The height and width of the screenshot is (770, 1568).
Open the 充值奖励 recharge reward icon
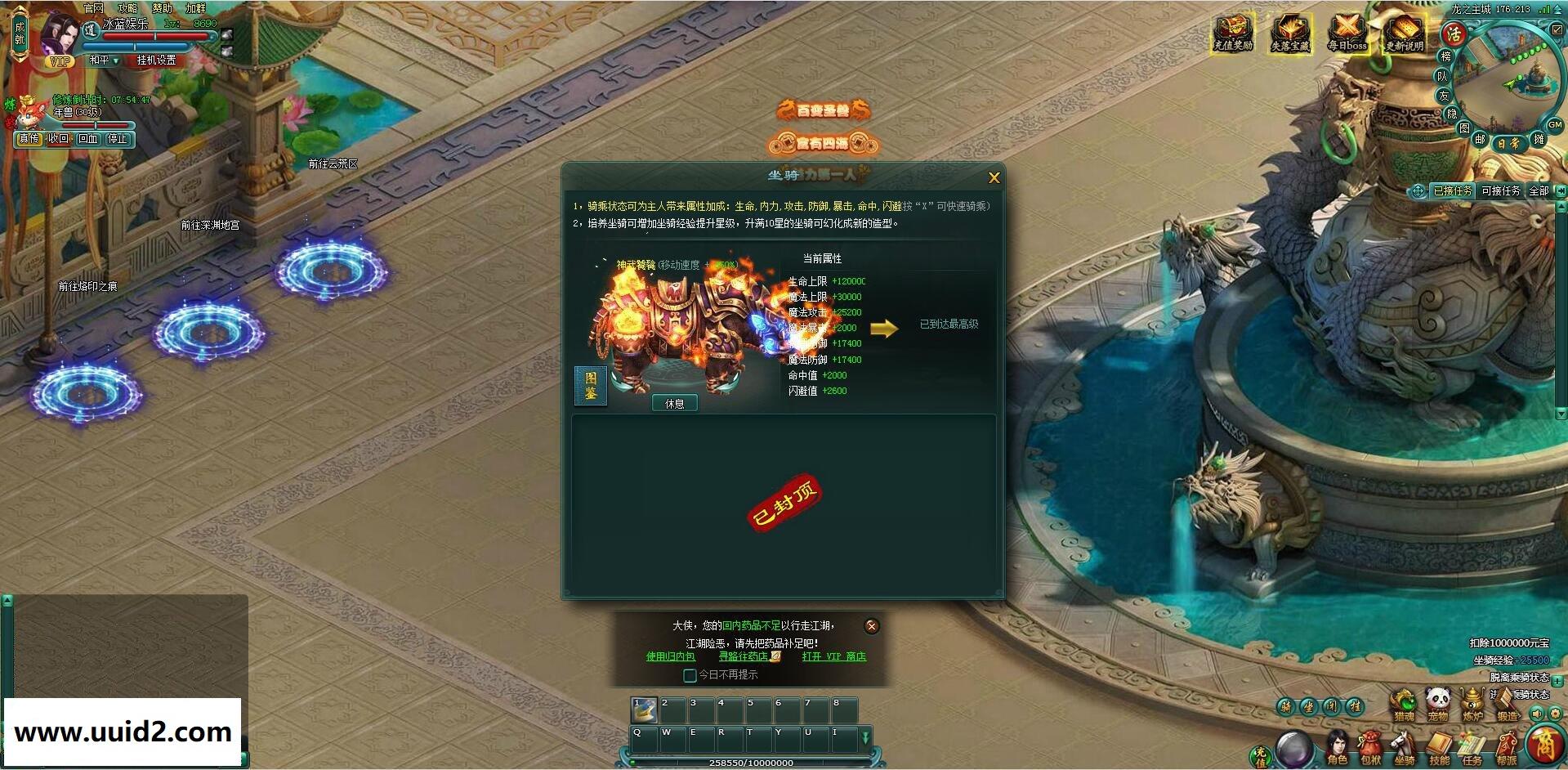coord(1232,34)
